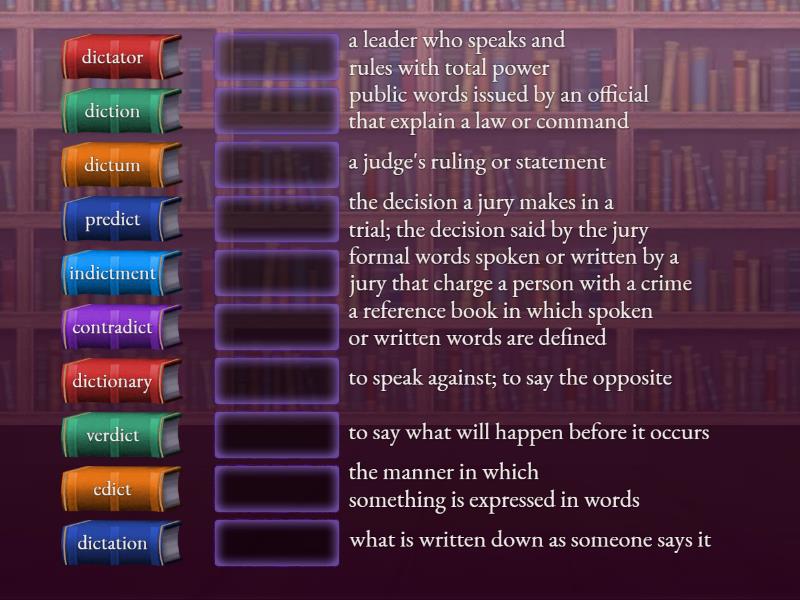
Task: Click the slot for 'formal words spoken' definition
Action: (277, 273)
